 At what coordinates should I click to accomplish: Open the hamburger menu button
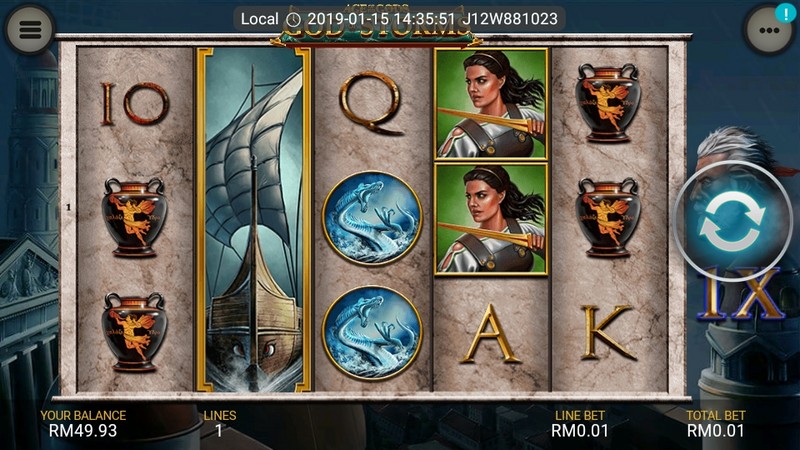pyautogui.click(x=30, y=30)
